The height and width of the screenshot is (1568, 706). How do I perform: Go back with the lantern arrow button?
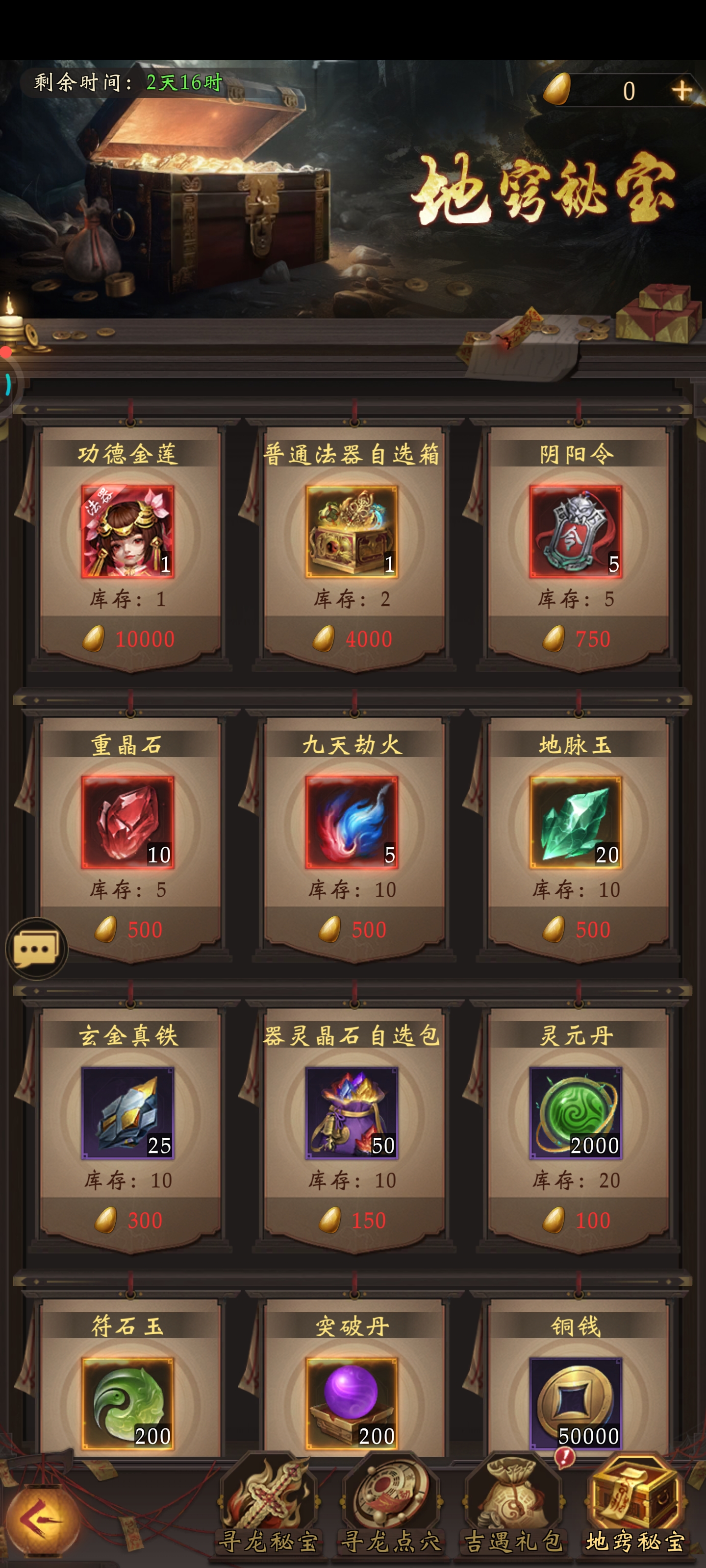(x=41, y=1519)
